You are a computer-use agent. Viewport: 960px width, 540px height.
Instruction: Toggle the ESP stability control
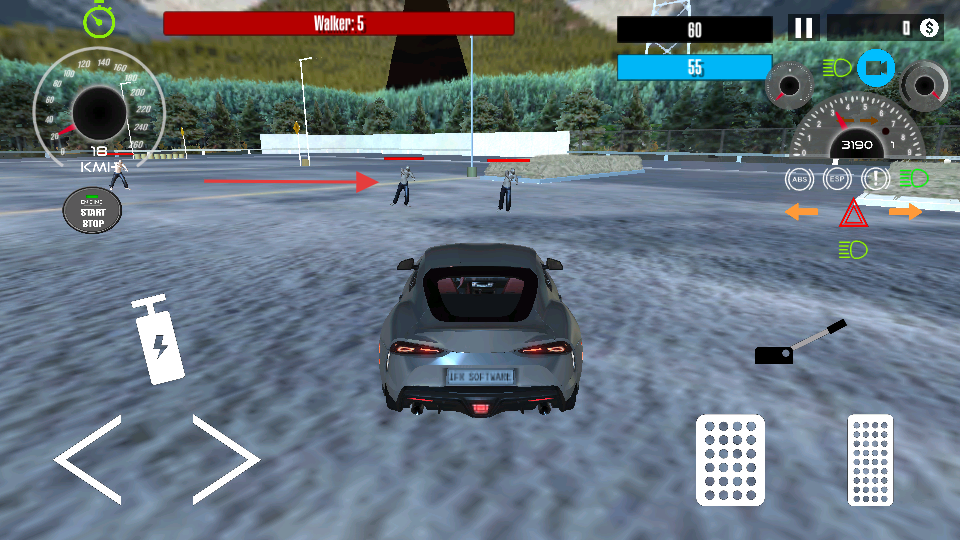pos(836,180)
